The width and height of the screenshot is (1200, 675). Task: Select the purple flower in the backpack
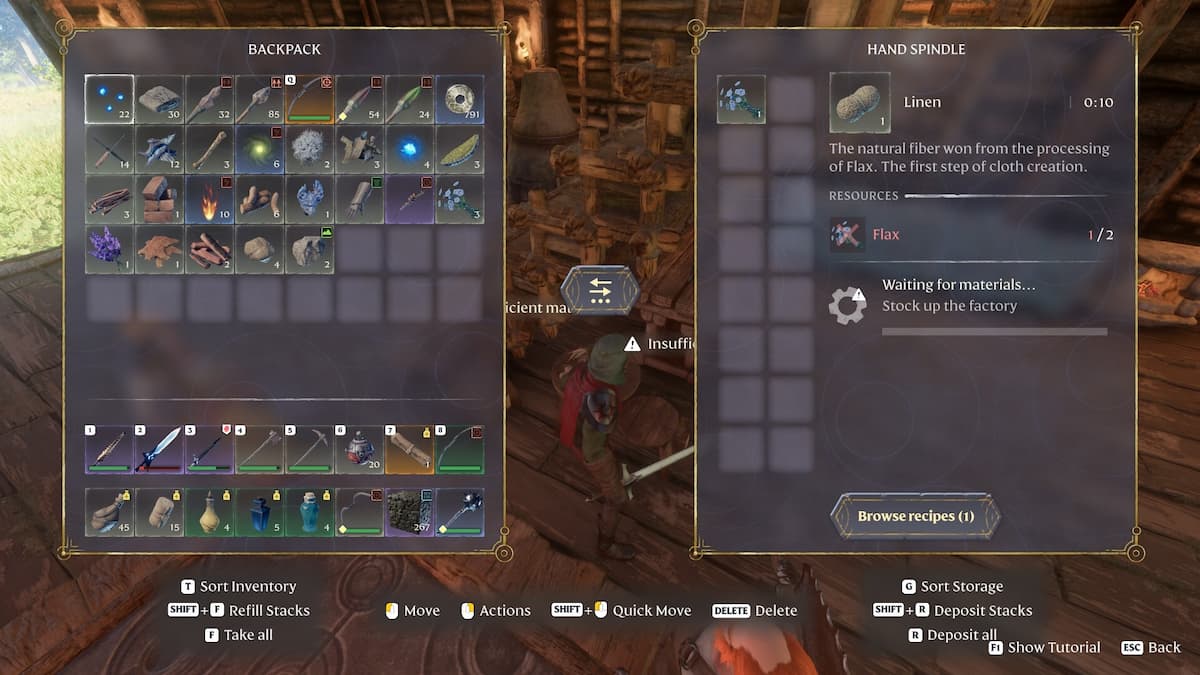(x=109, y=249)
